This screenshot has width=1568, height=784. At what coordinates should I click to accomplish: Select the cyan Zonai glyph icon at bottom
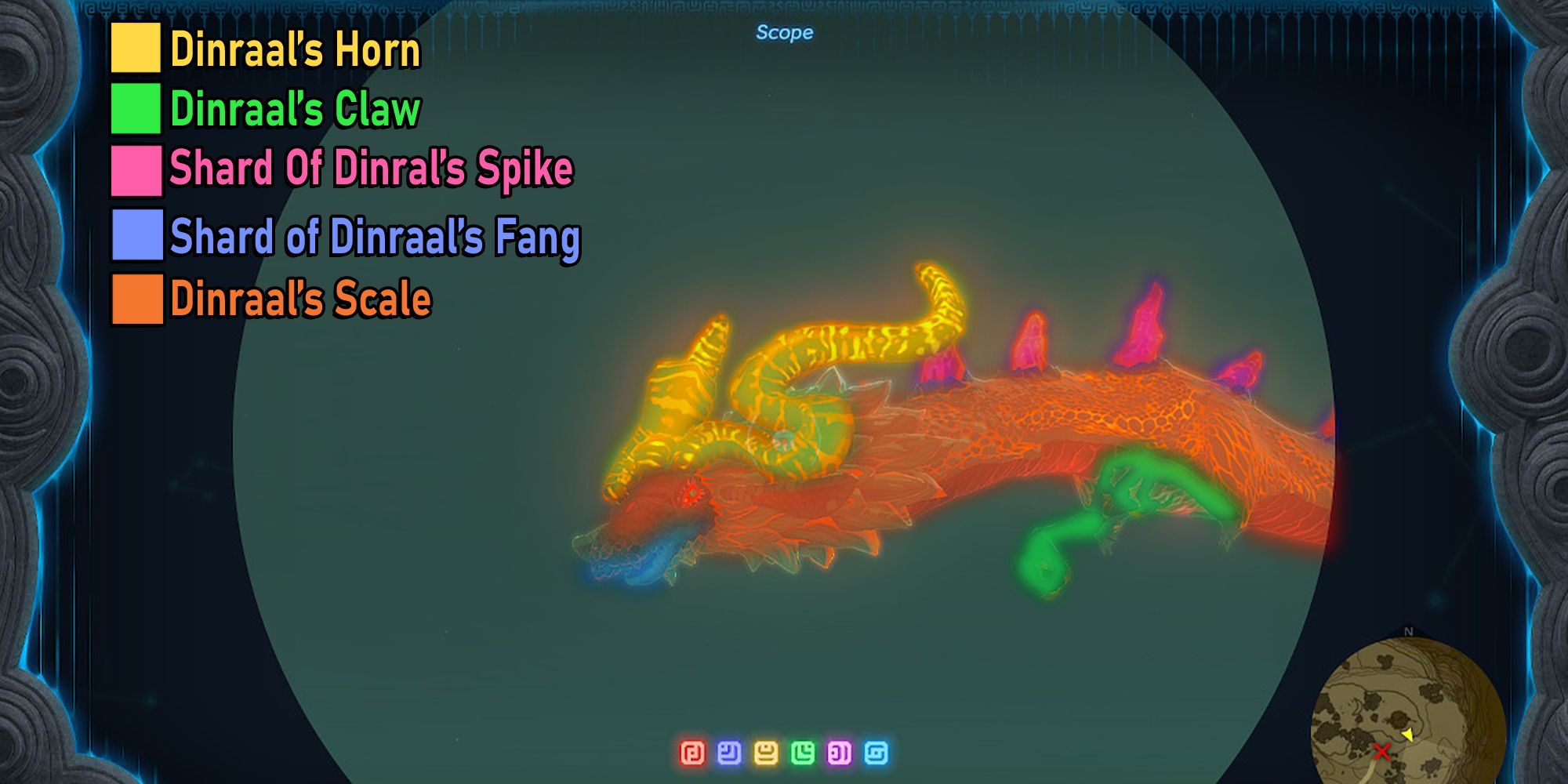tap(875, 753)
